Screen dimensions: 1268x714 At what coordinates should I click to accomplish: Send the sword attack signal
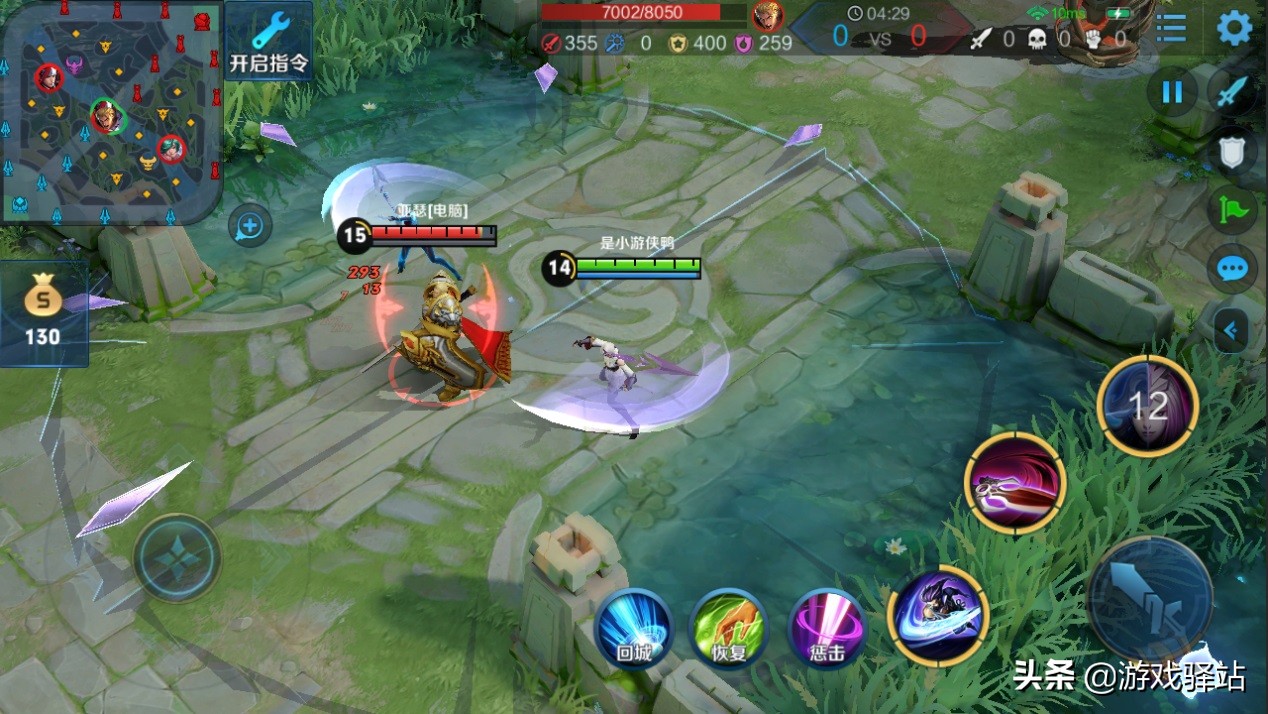[1233, 93]
